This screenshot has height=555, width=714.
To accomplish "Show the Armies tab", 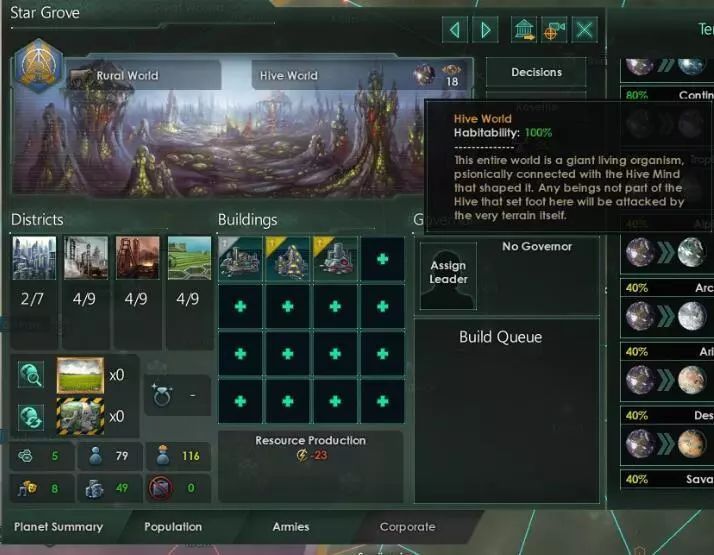I will point(291,527).
